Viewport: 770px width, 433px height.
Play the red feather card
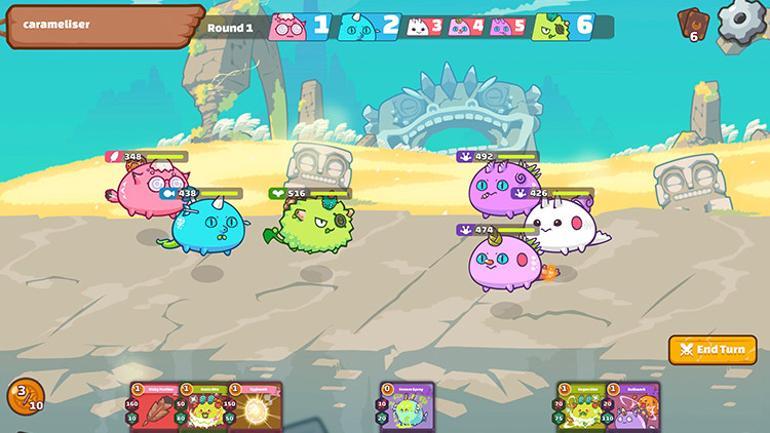(x=153, y=408)
